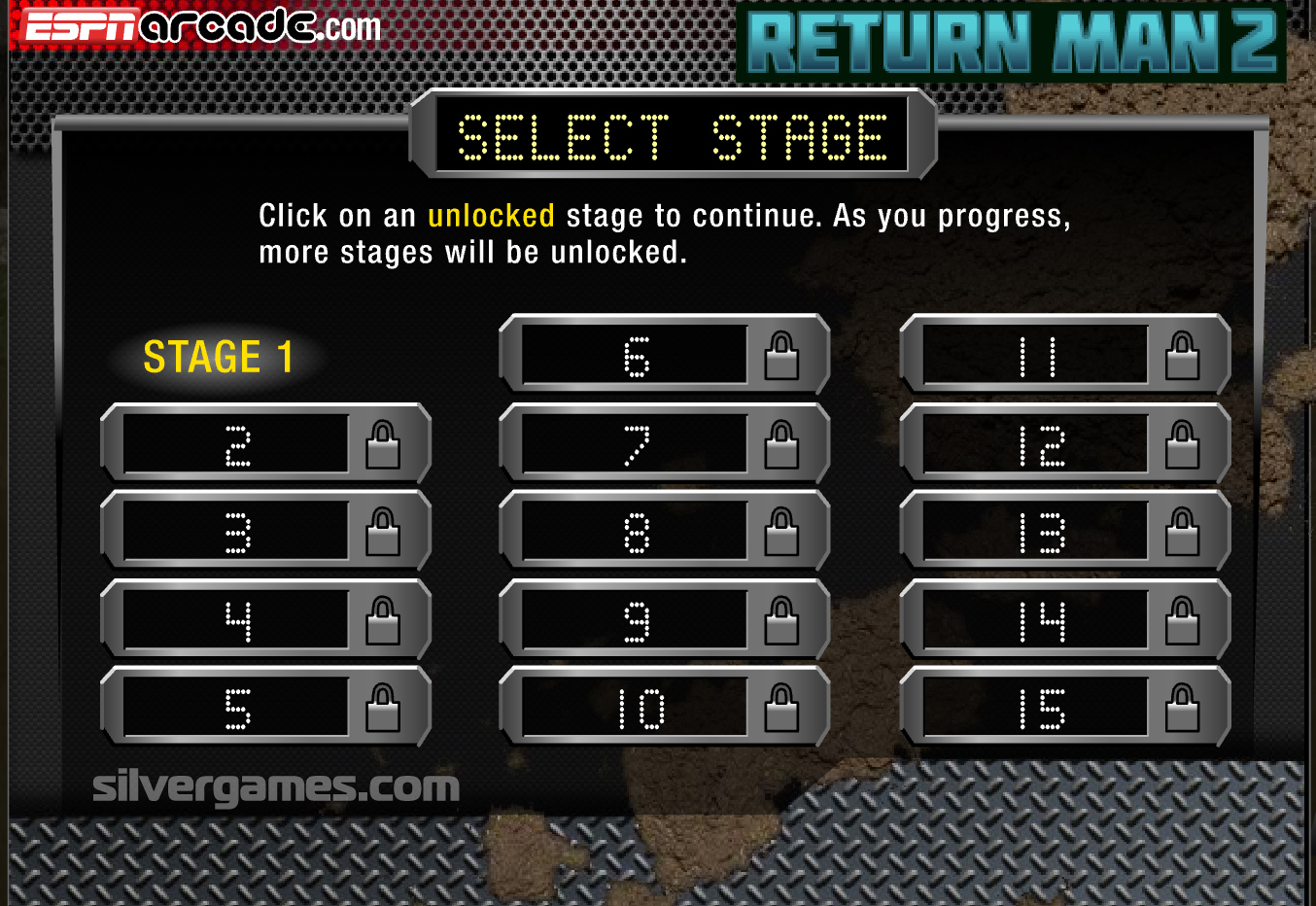Select the unlocked Stage 1
Screen dimensions: 1316x906
click(x=219, y=358)
